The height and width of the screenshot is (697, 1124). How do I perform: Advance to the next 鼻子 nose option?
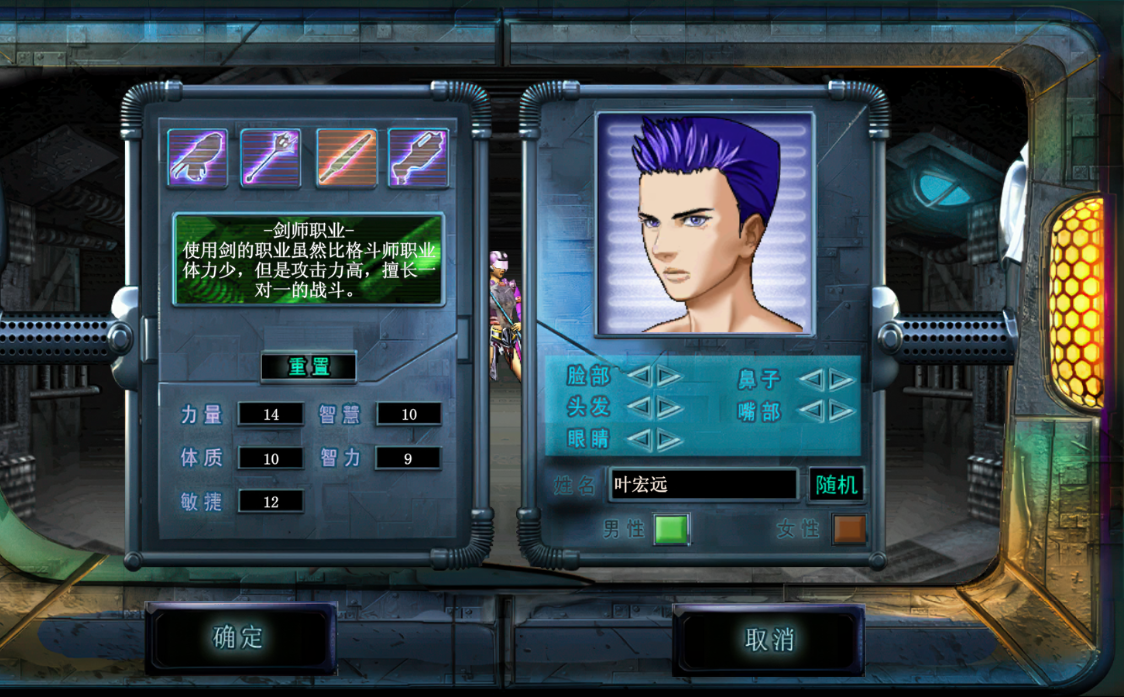[x=842, y=379]
